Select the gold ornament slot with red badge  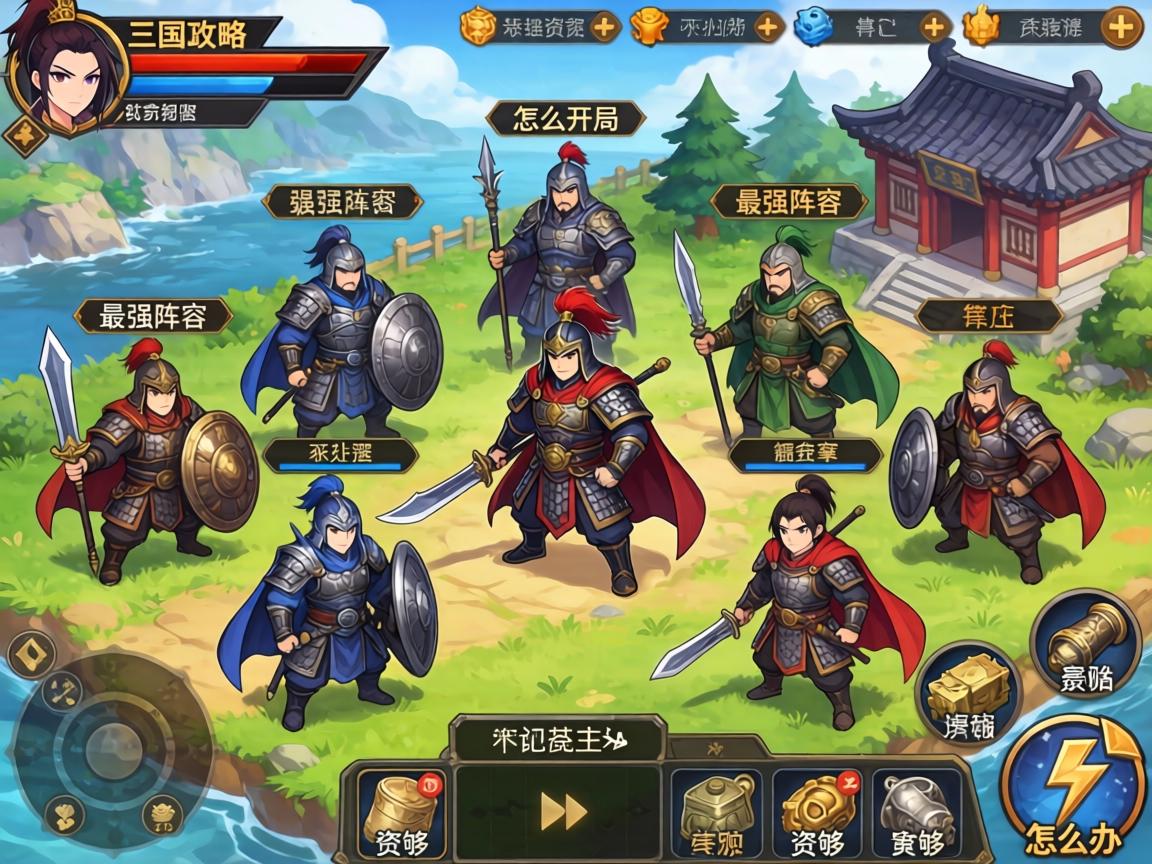click(x=817, y=813)
